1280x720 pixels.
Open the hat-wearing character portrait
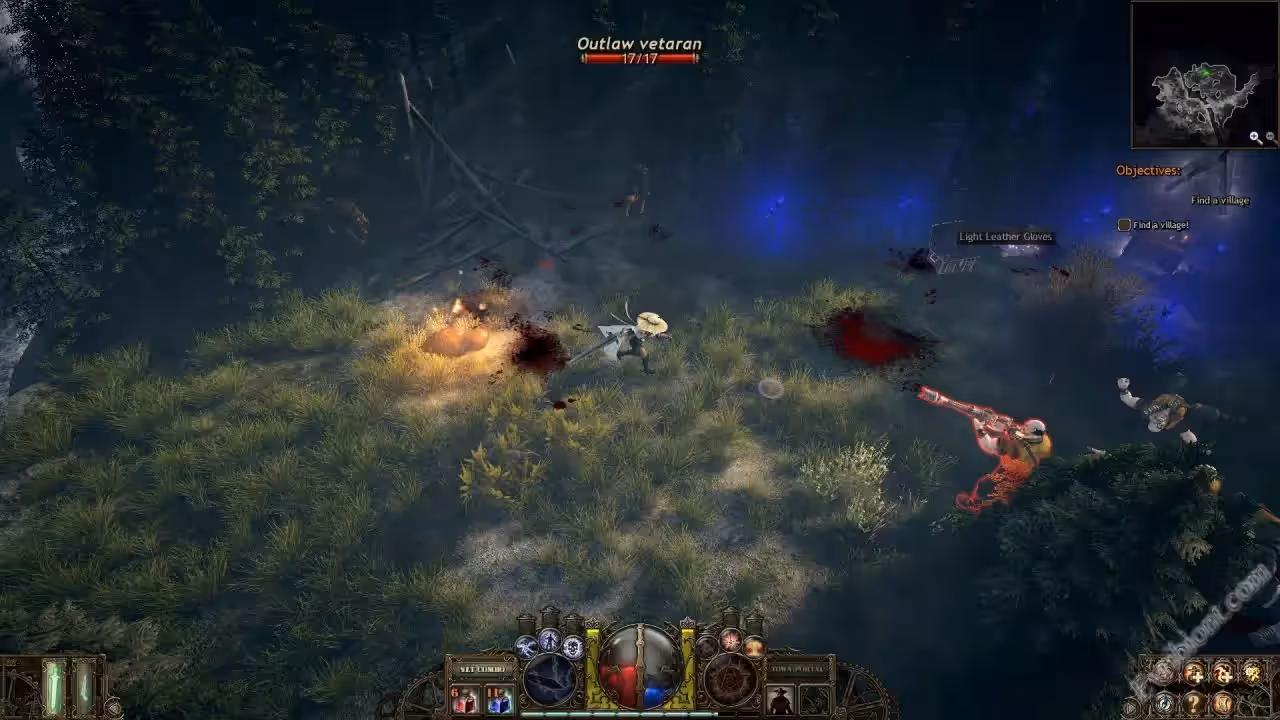pos(780,700)
